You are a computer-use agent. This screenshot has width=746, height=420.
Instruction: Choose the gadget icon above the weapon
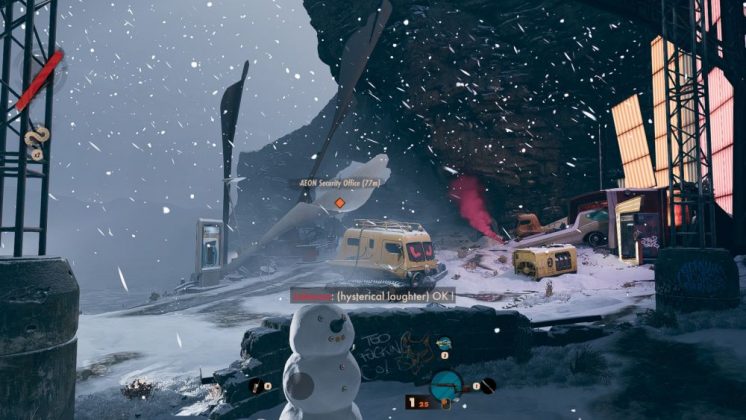pyautogui.click(x=444, y=344)
